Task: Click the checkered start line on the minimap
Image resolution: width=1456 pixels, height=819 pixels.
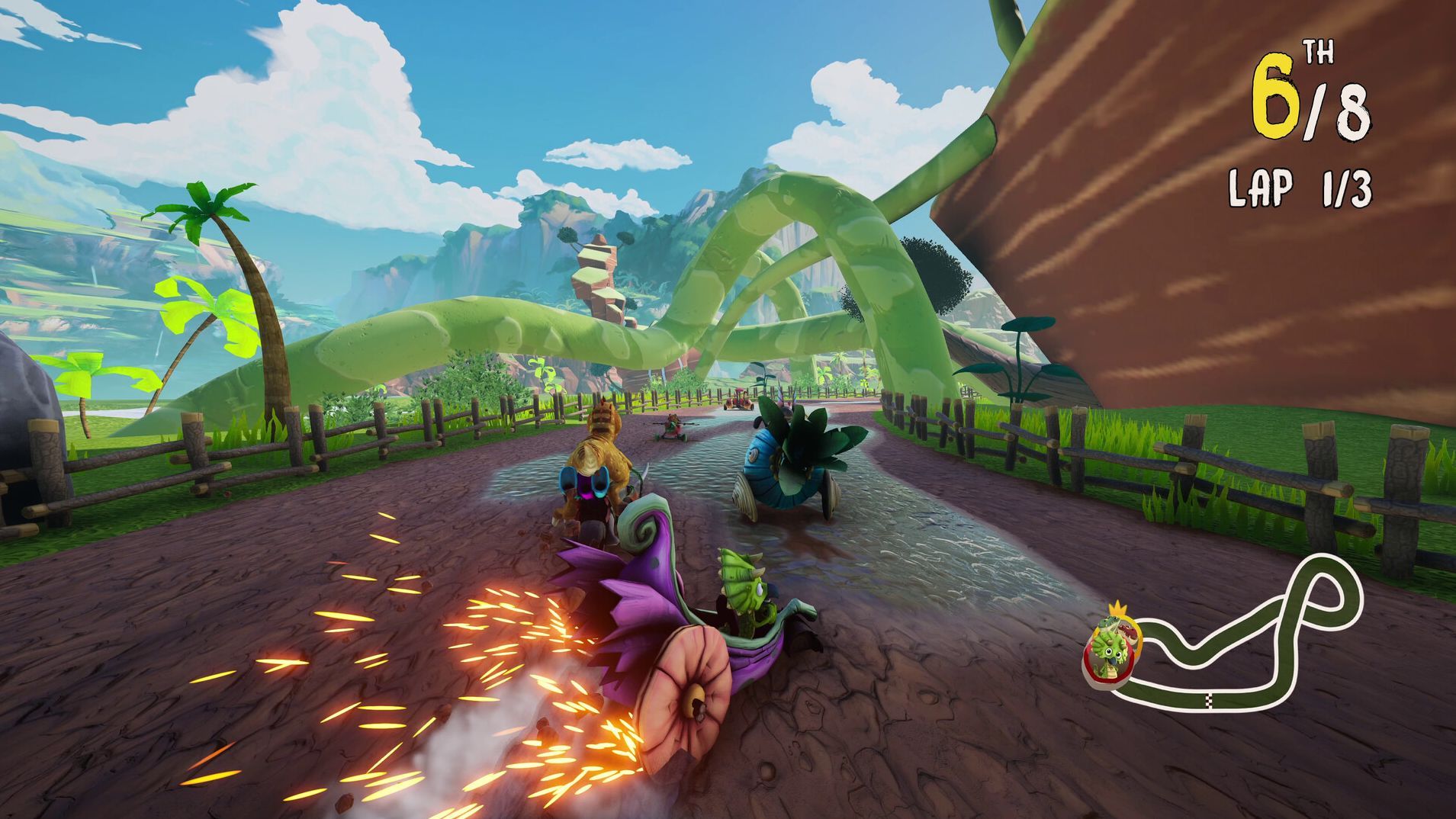Action: [x=1207, y=699]
